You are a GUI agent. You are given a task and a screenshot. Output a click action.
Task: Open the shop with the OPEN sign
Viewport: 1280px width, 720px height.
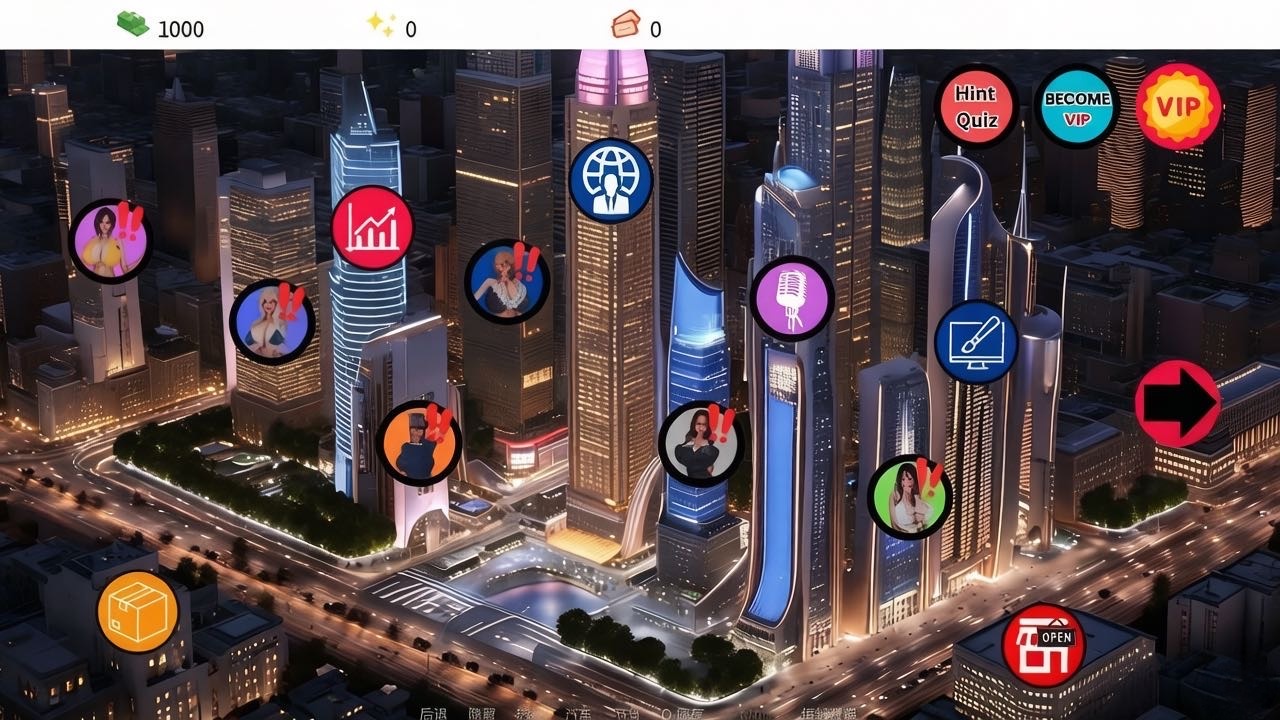click(x=1043, y=645)
